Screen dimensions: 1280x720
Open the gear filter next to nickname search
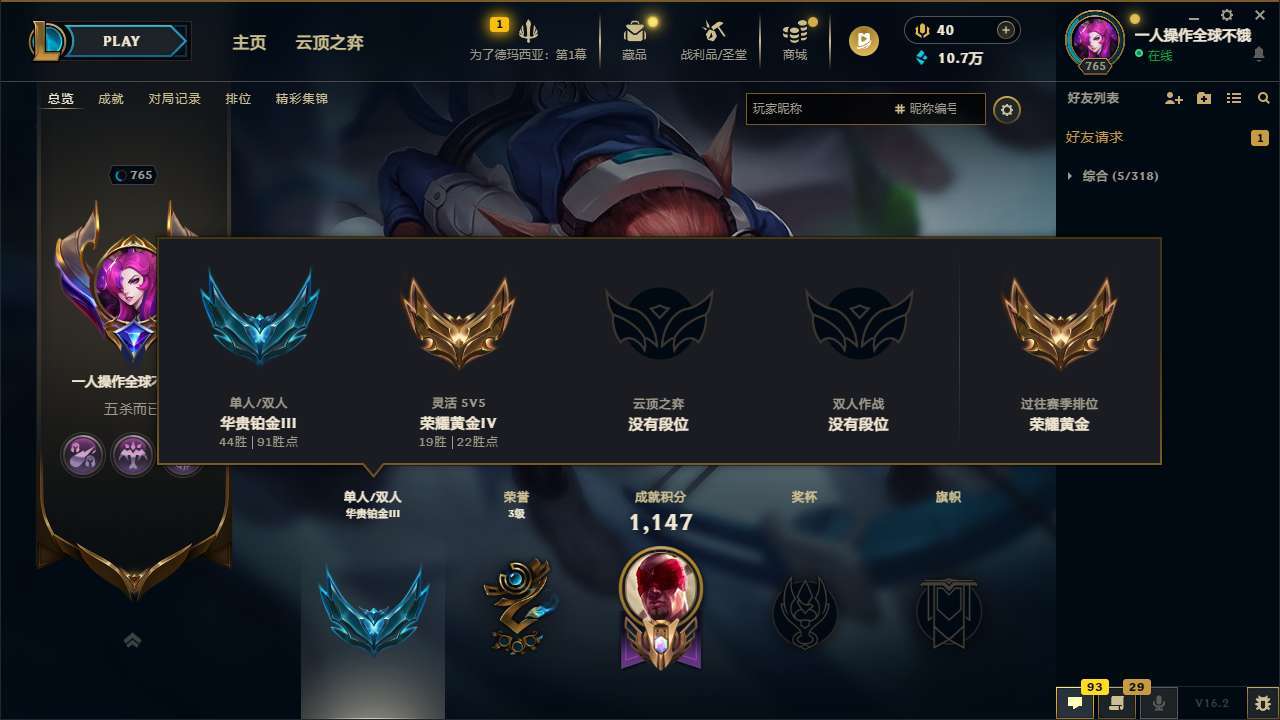point(1007,109)
